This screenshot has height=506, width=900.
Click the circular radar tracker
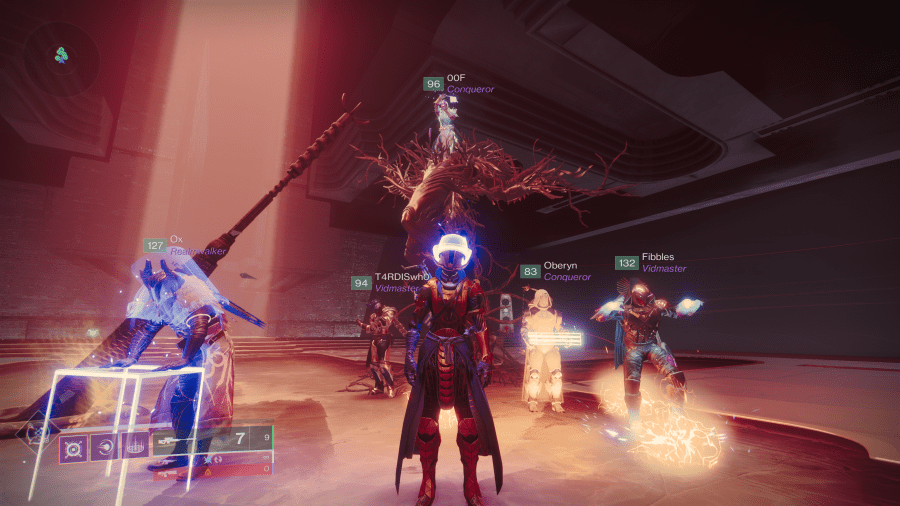tap(62, 54)
